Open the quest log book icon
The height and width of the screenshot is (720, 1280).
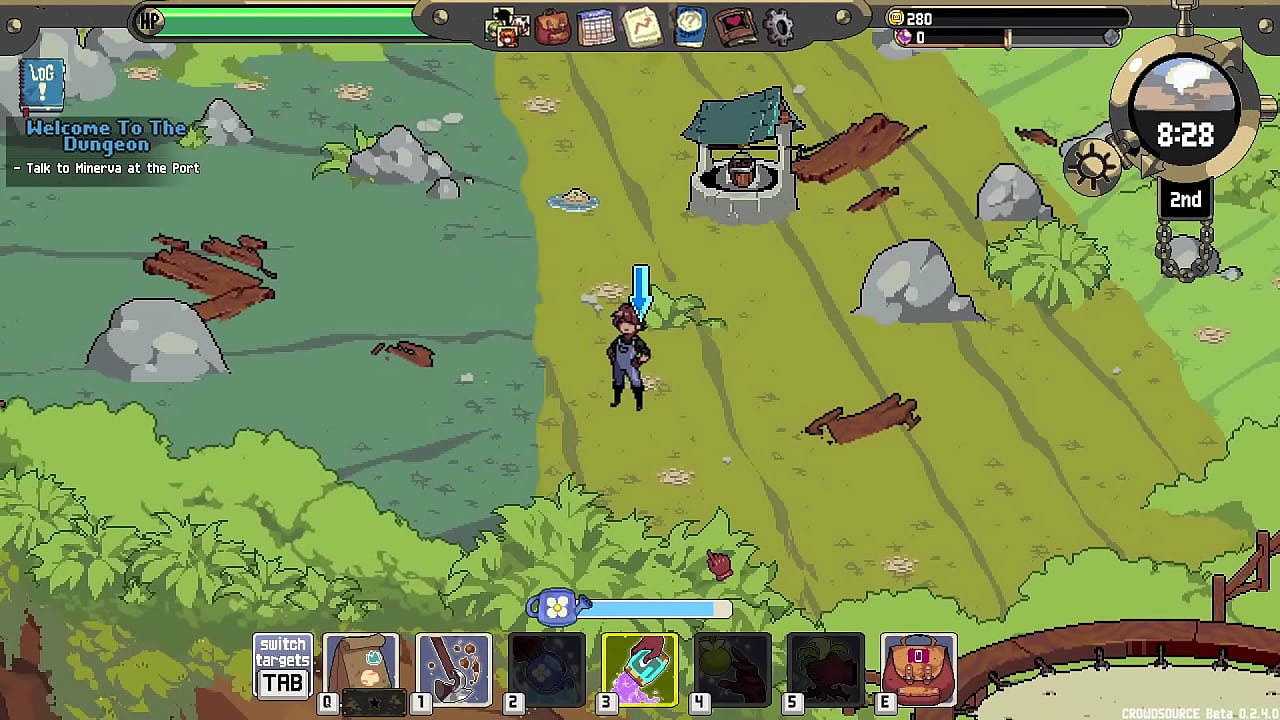point(41,86)
